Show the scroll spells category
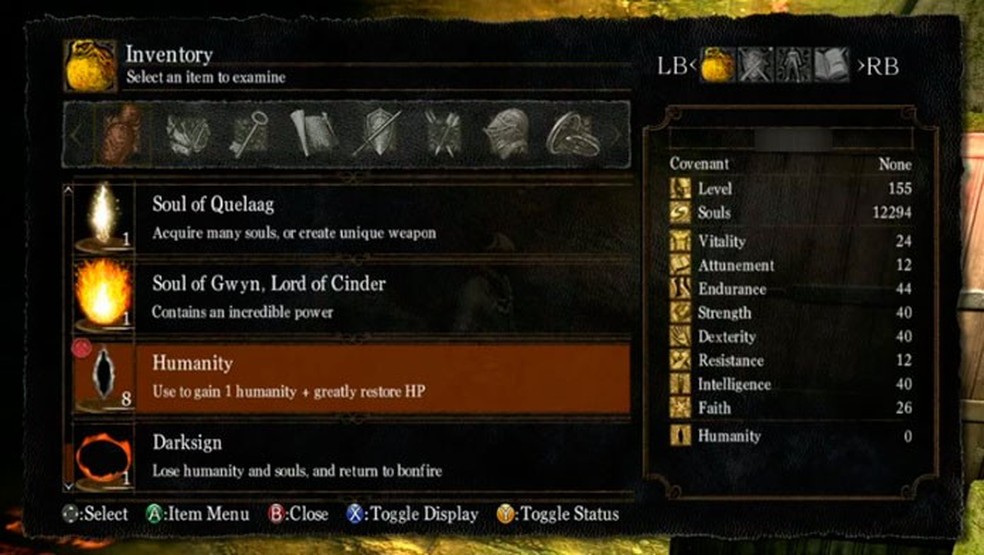The height and width of the screenshot is (555, 984). click(312, 132)
